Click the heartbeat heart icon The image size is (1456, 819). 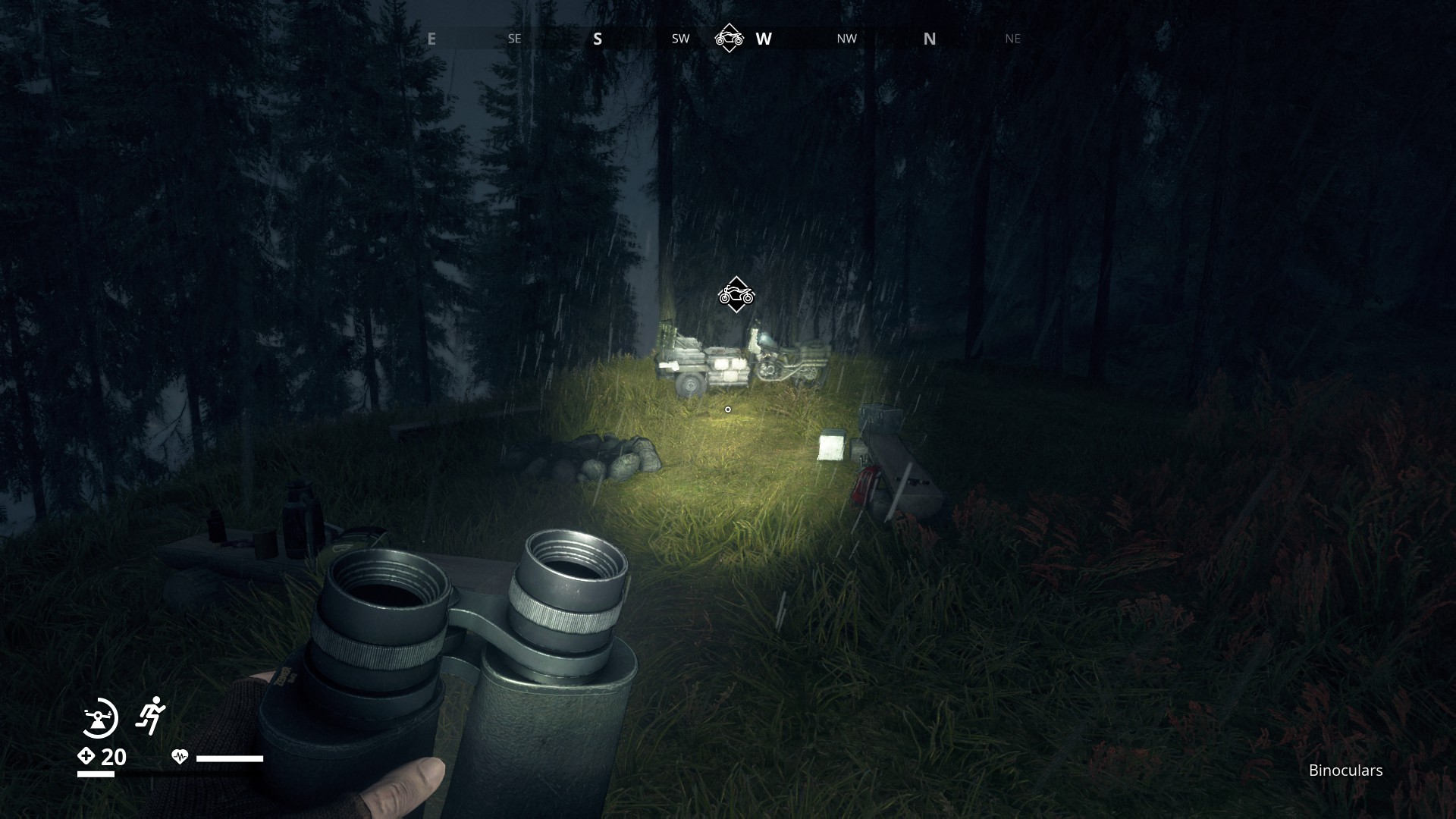(180, 757)
